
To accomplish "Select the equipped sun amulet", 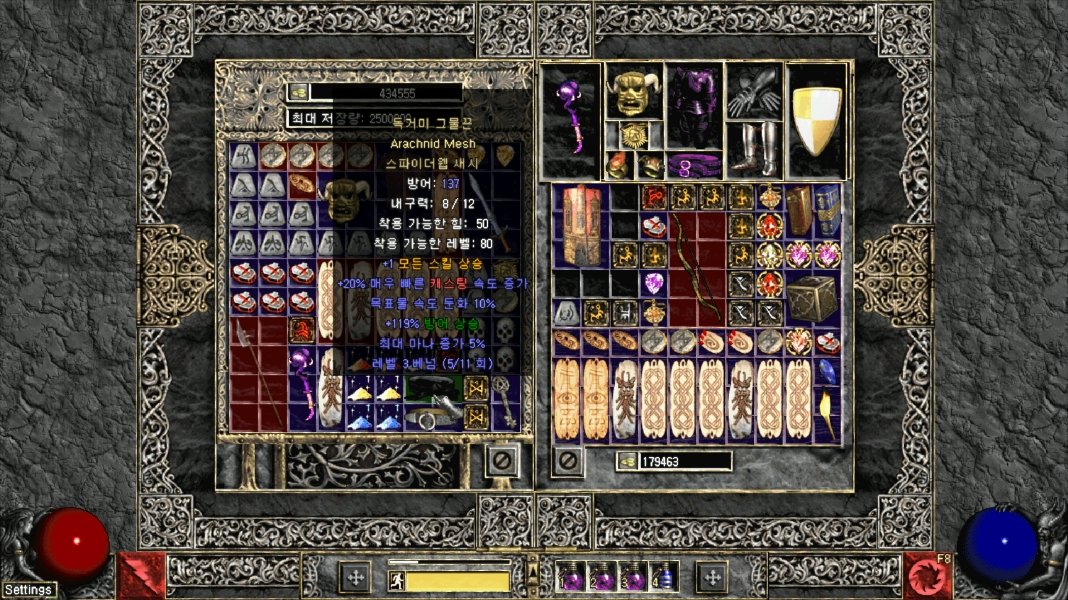I will [633, 135].
